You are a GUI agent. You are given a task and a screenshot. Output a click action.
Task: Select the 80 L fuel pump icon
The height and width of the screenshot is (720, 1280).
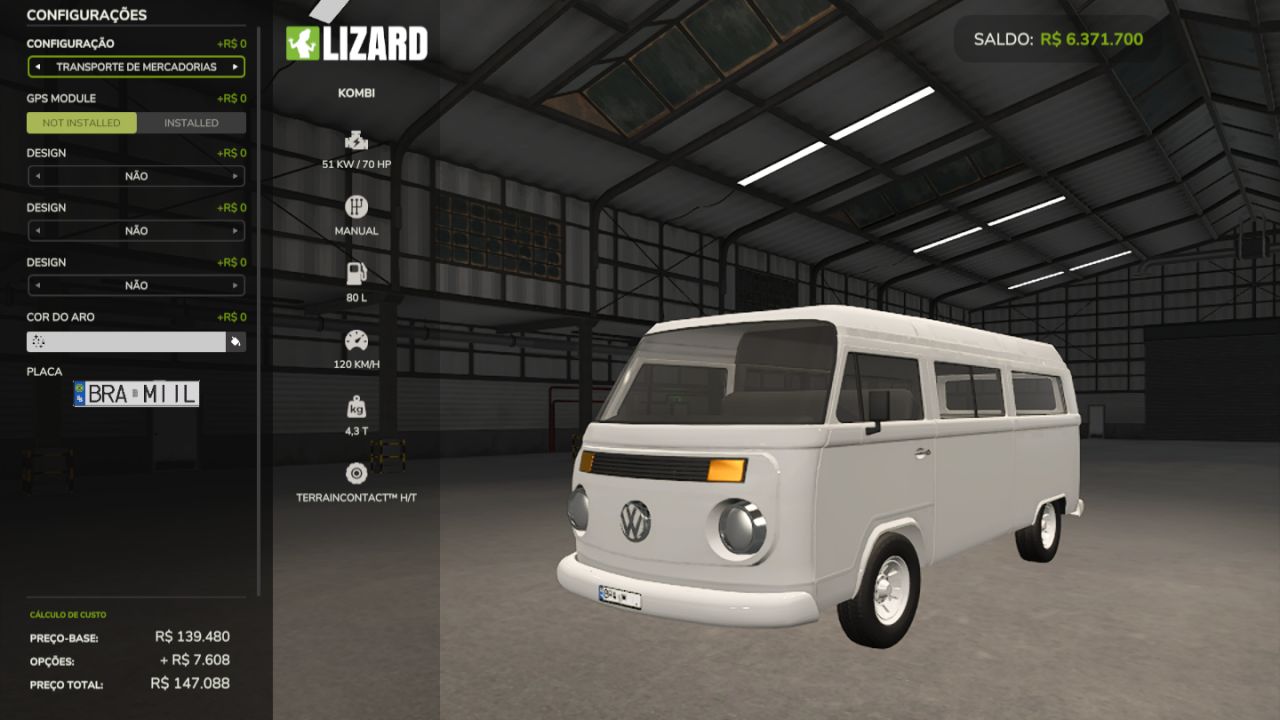(356, 271)
